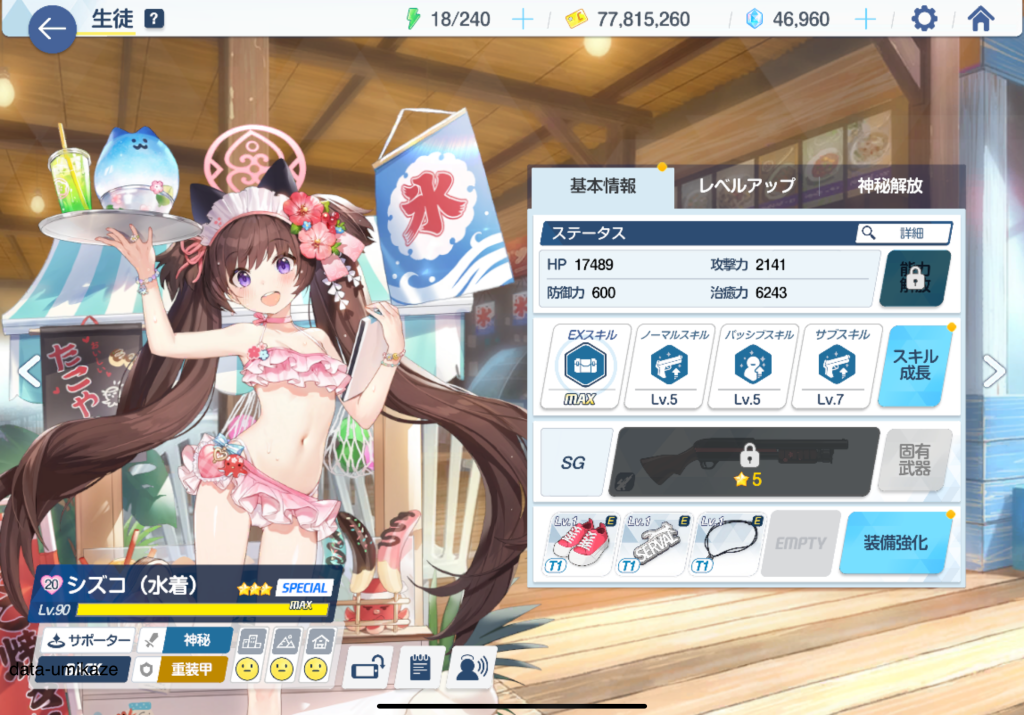The width and height of the screenshot is (1024, 715).
Task: Select the 基本情報 tab
Action: pyautogui.click(x=603, y=186)
